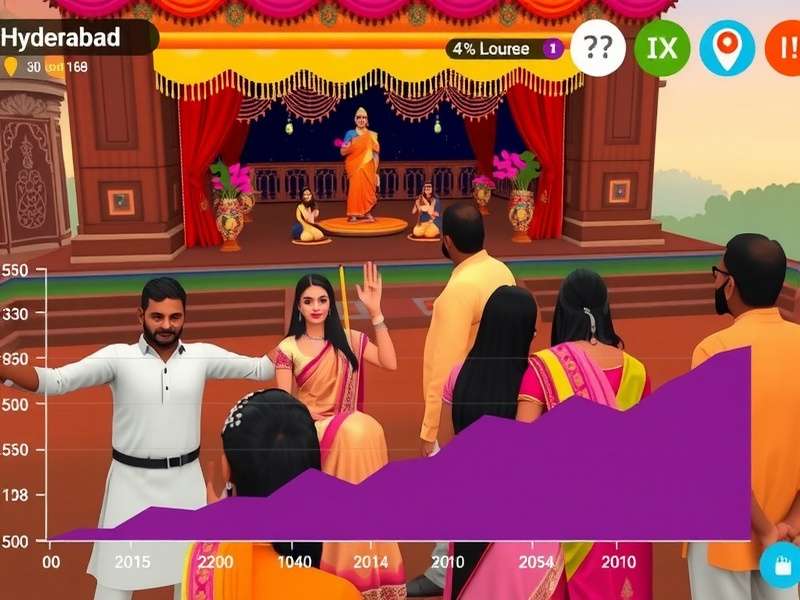800x600 pixels.
Task: Select the 4% Louree pill
Action: click(505, 49)
